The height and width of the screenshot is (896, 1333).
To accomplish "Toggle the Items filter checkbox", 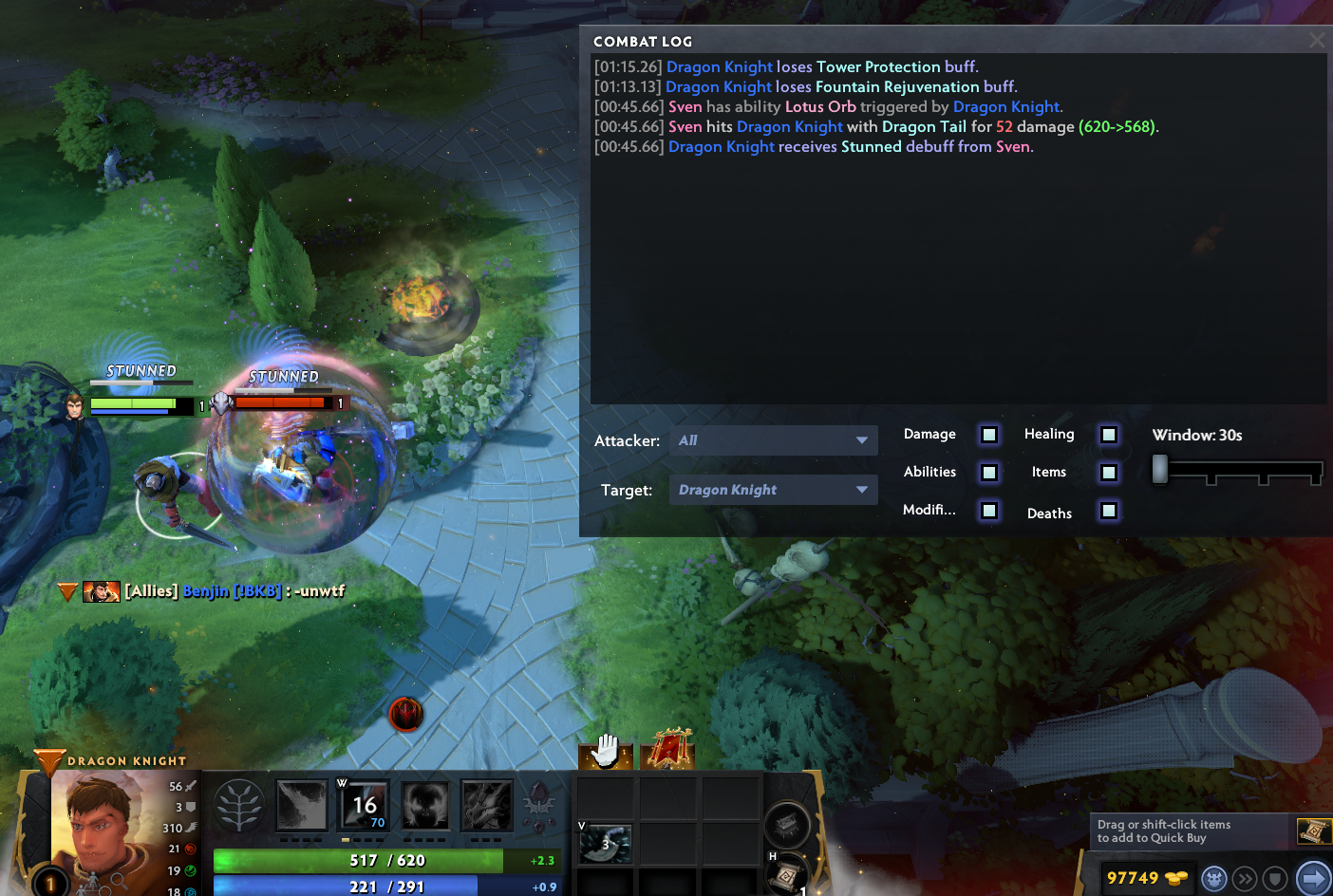I will (x=1108, y=473).
